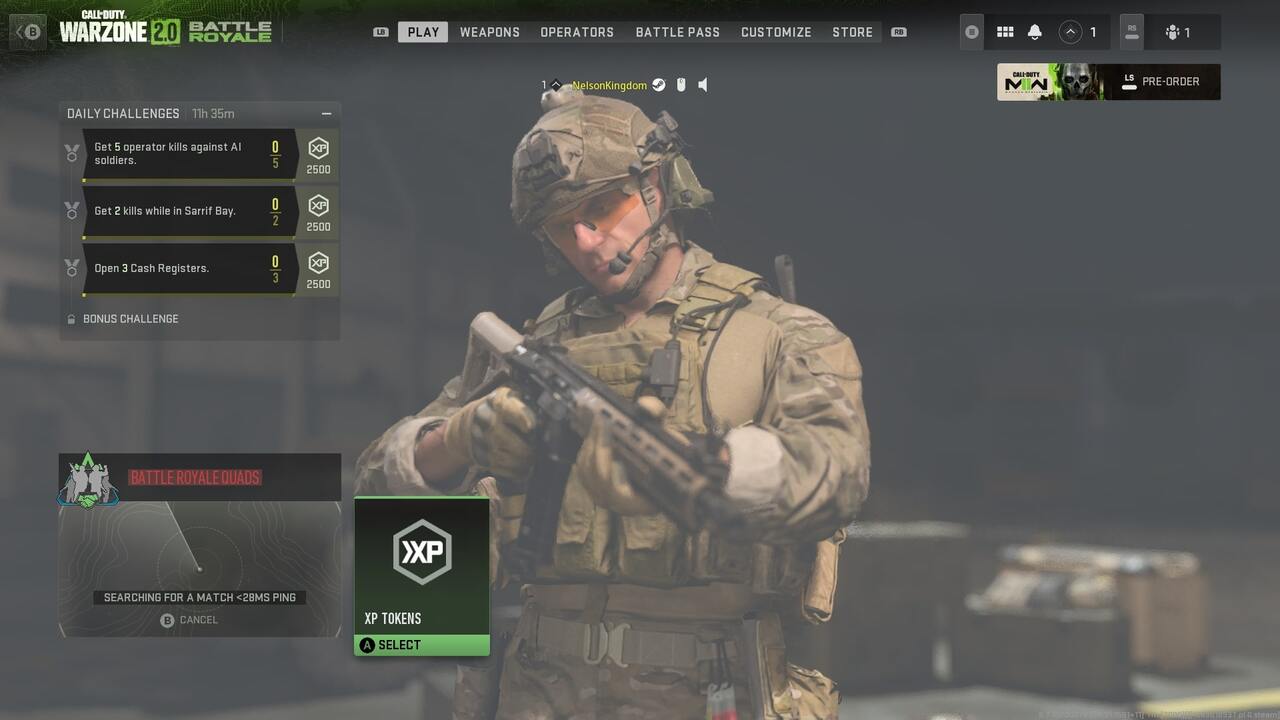The width and height of the screenshot is (1280, 720).
Task: Open the Steam overlay icon beside NelsonKingdom
Action: coord(658,85)
